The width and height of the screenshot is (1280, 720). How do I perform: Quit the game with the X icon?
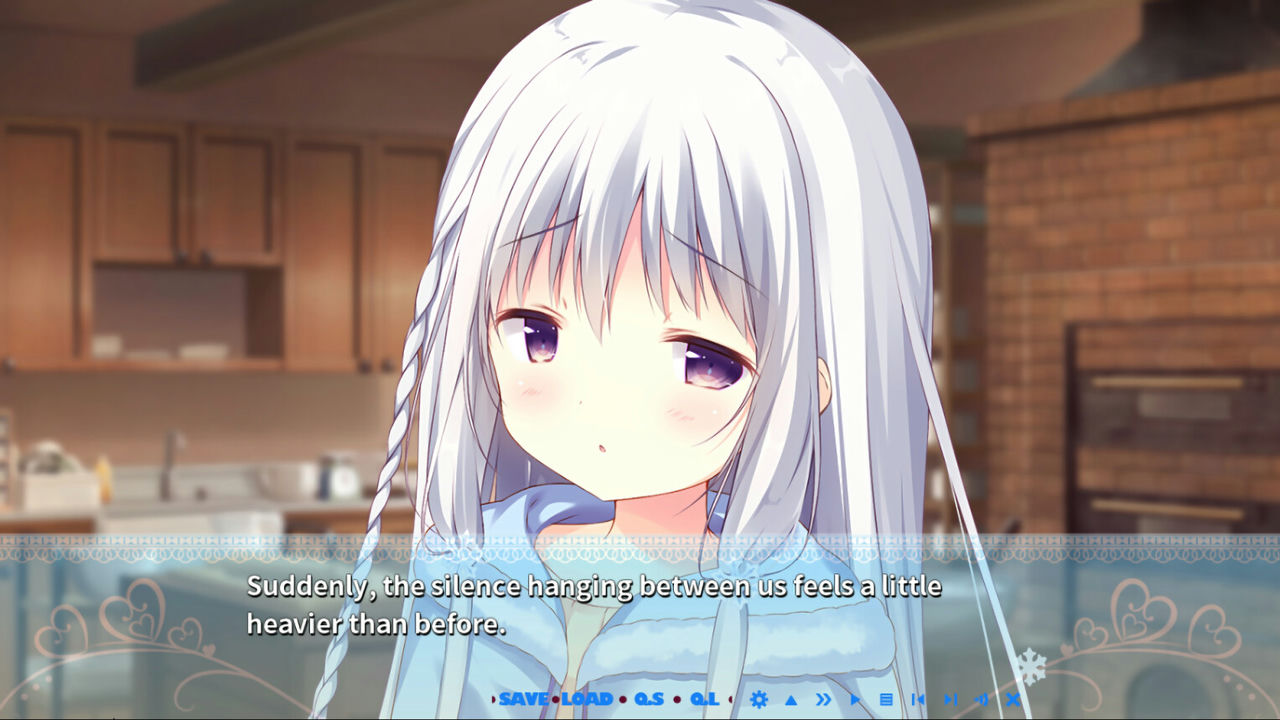point(1013,699)
